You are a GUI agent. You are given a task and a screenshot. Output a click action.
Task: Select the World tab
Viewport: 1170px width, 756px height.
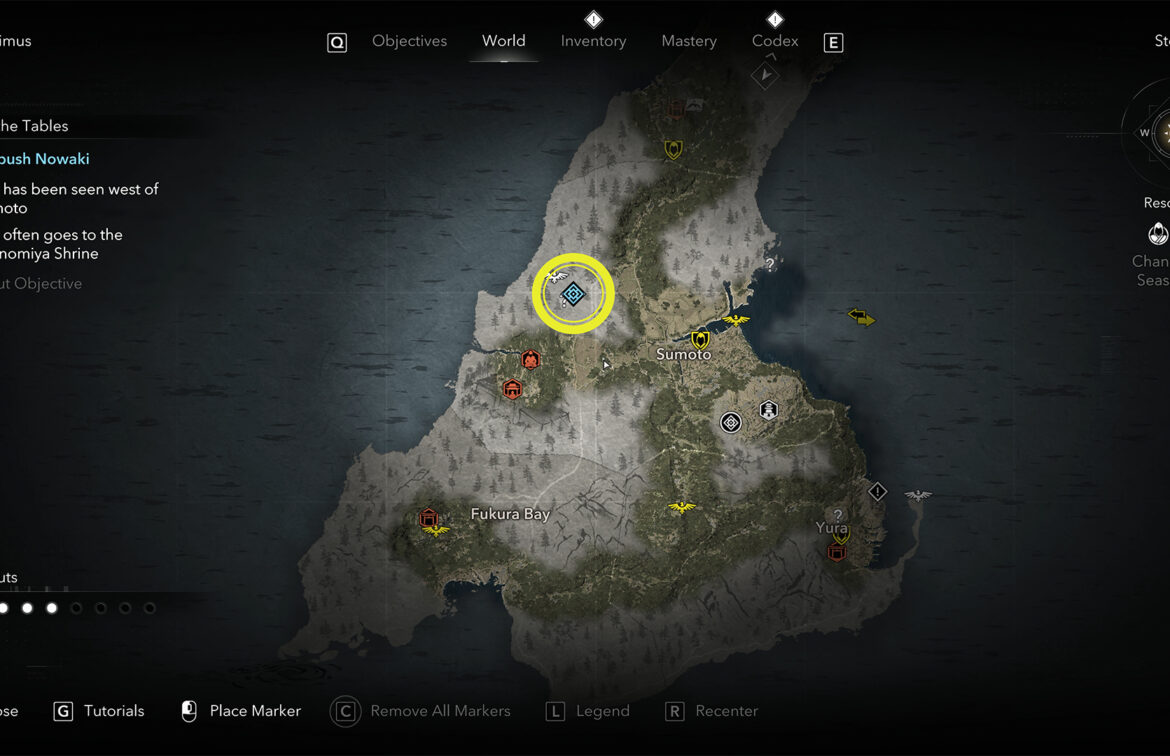503,41
